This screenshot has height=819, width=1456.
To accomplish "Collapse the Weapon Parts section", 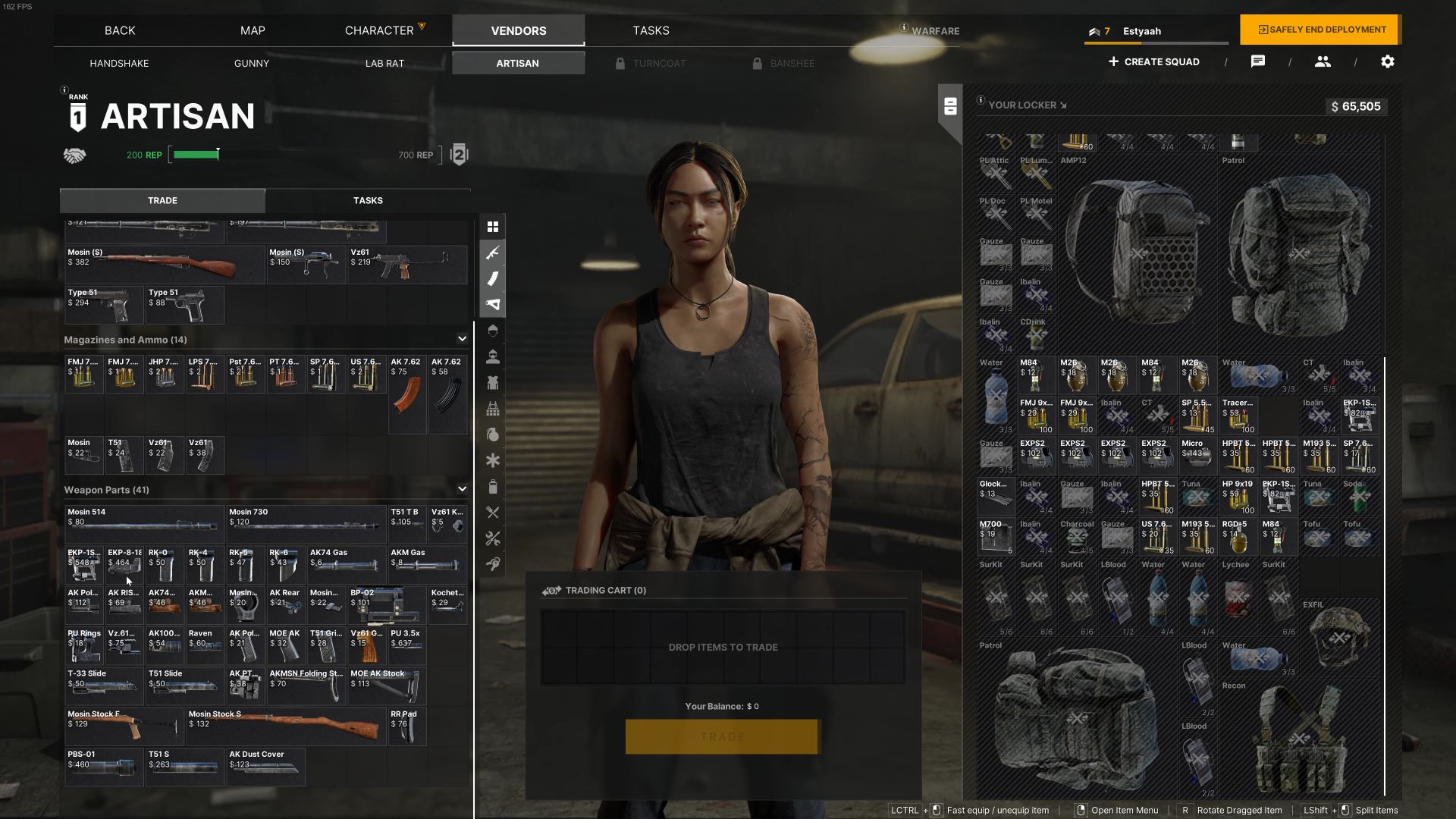I will 462,489.
